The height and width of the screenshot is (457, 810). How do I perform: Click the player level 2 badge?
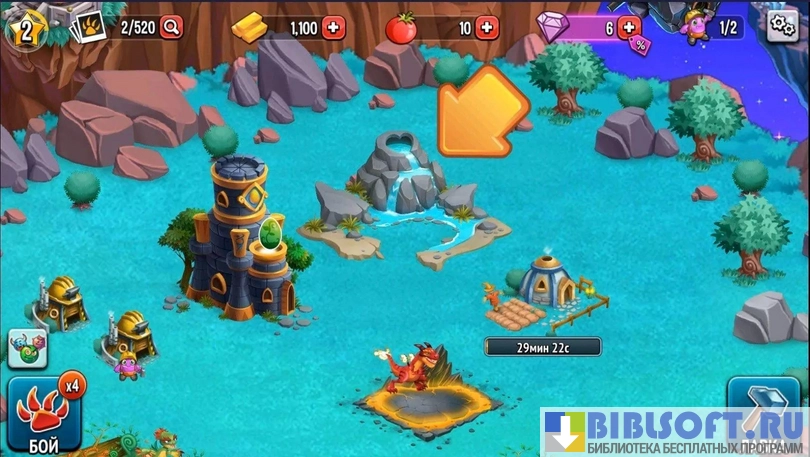(x=25, y=27)
